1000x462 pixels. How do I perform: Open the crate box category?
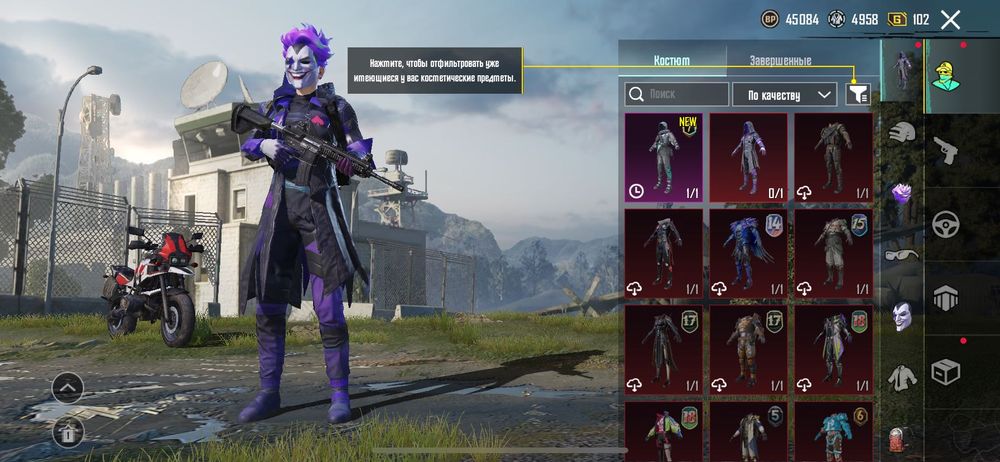pos(945,372)
